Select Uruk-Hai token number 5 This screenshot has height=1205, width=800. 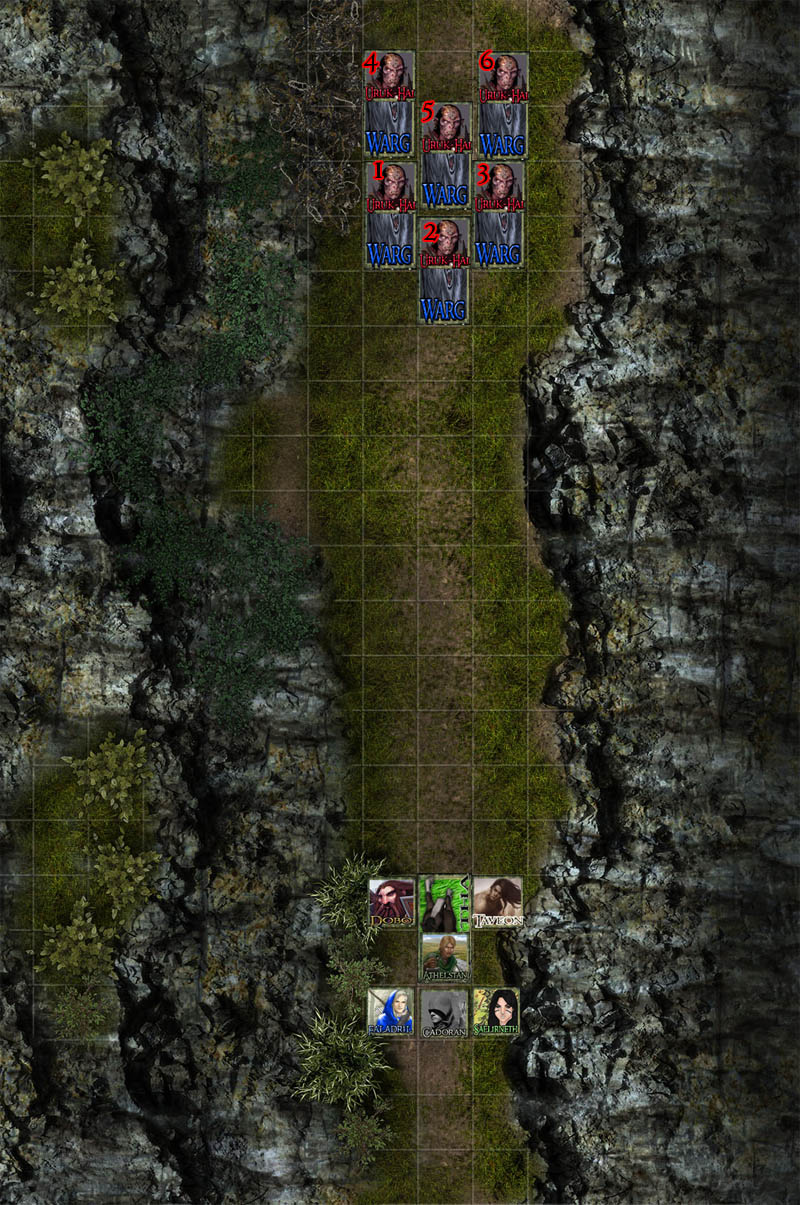[445, 127]
